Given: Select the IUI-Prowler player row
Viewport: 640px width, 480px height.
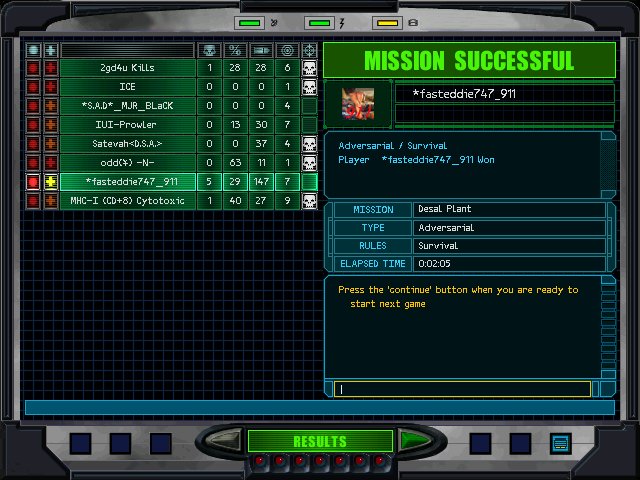Looking at the screenshot, I should pyautogui.click(x=127, y=125).
